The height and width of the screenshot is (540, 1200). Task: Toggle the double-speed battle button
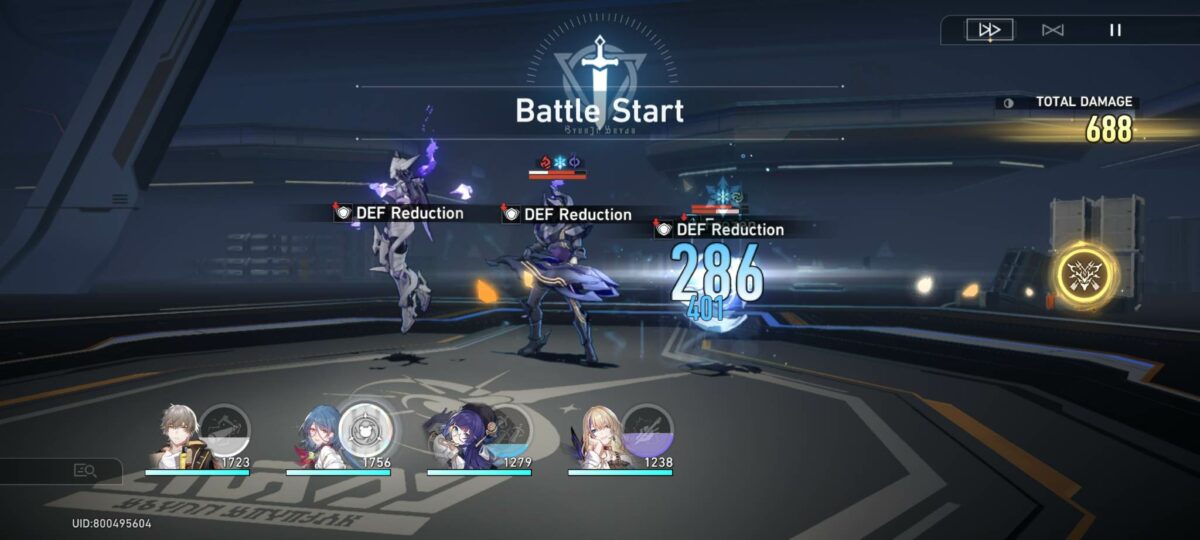989,30
